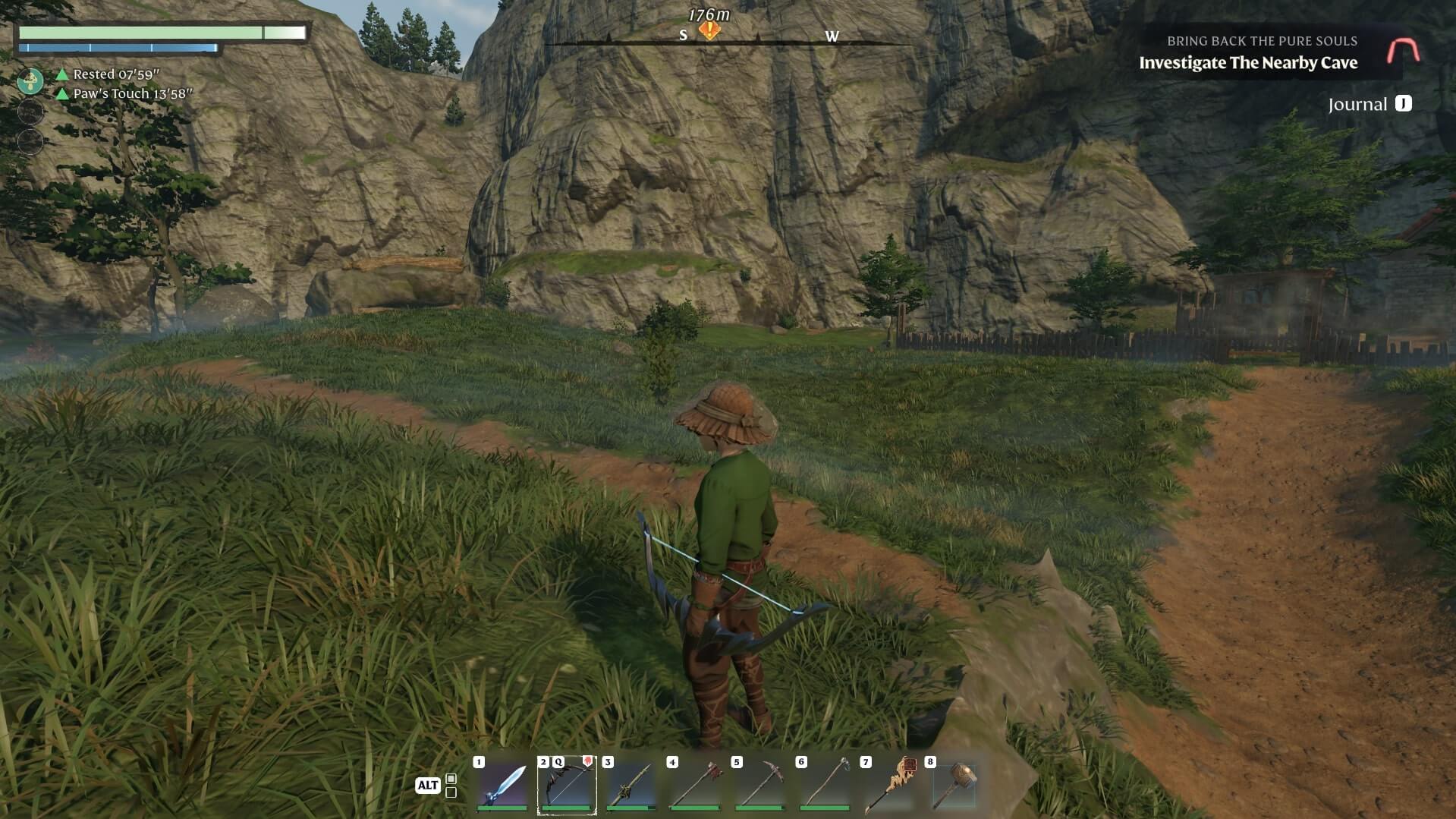
Task: Click the Rested buff entry
Action: click(x=115, y=74)
